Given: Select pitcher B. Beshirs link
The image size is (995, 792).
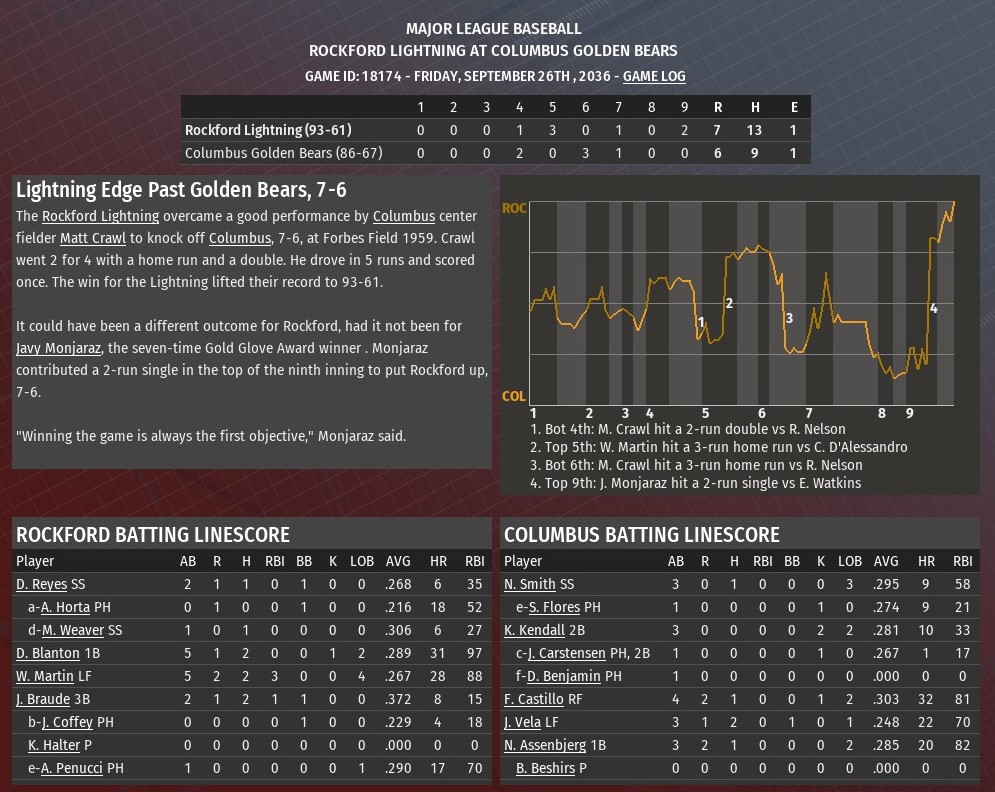Looking at the screenshot, I should (545, 768).
